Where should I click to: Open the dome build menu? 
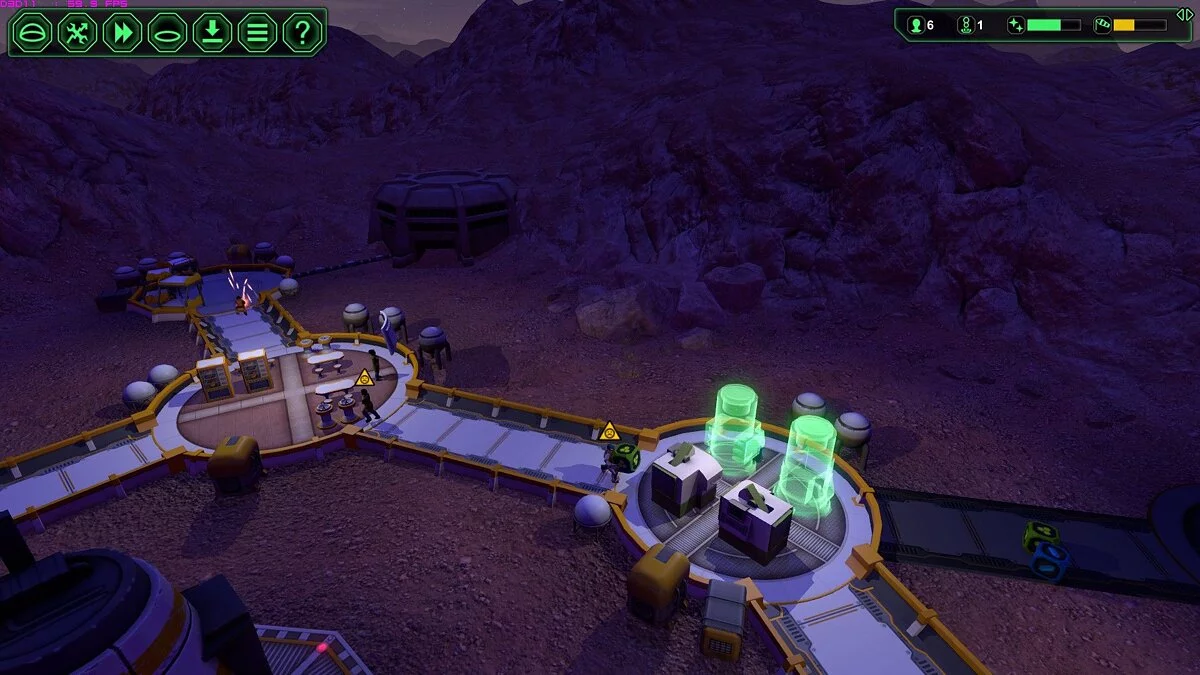[31, 32]
